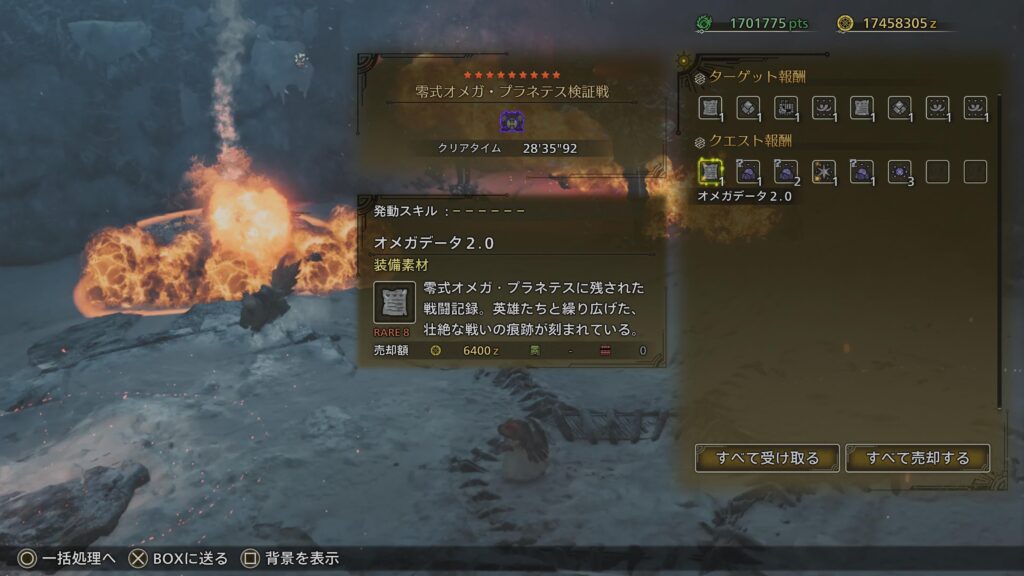Image resolution: width=1024 pixels, height=576 pixels.
Task: Select the machine-part item in target rewards
Action: click(x=786, y=108)
